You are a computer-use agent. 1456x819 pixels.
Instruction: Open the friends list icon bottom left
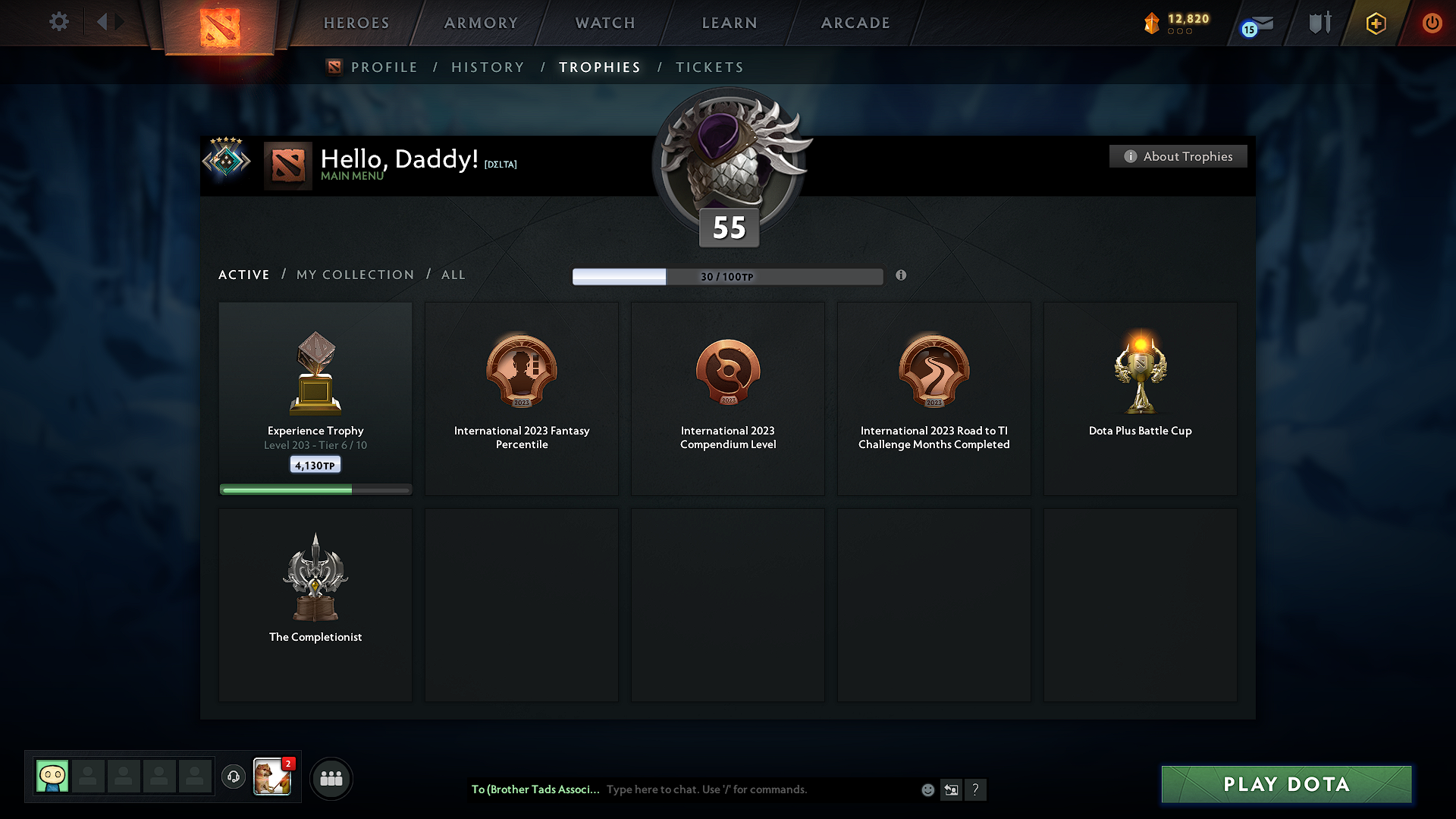[x=331, y=778]
